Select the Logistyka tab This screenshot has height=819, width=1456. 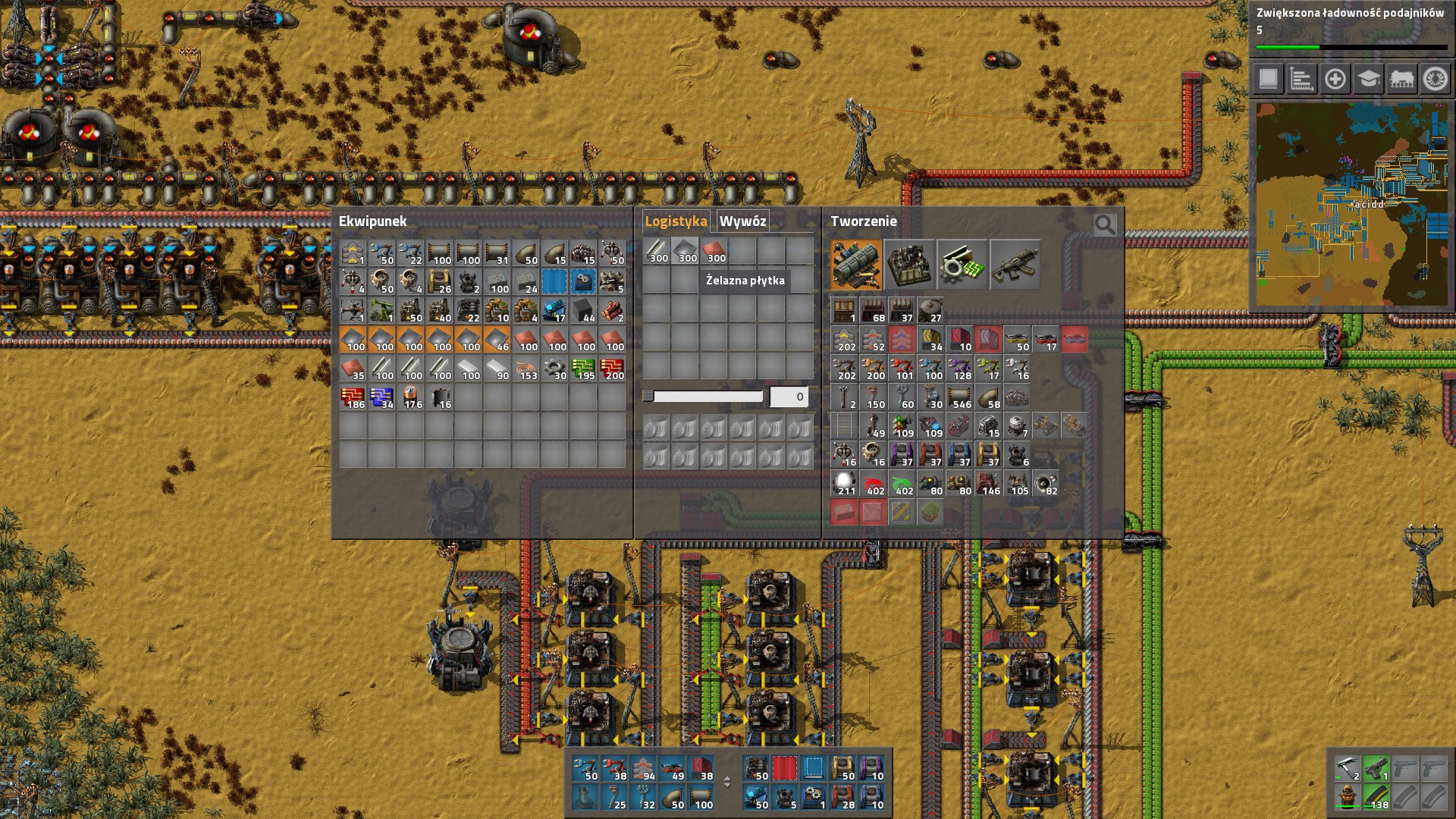pos(676,221)
